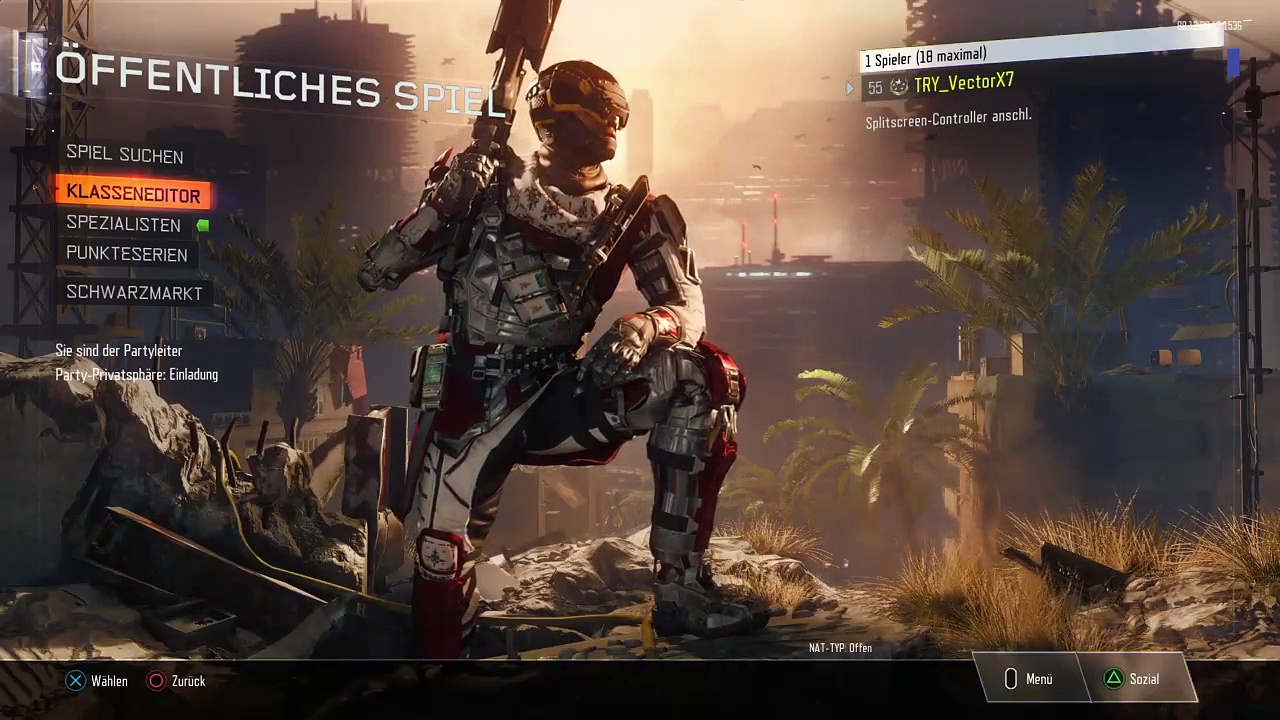Select Spiel Suchen to find a match

point(124,155)
